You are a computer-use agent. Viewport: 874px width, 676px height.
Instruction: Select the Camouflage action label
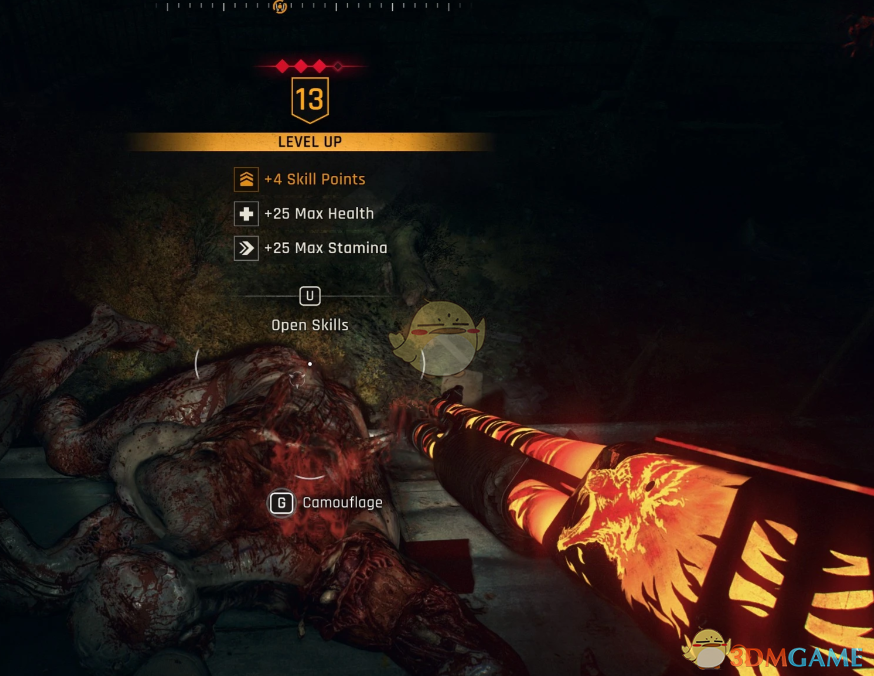(342, 503)
